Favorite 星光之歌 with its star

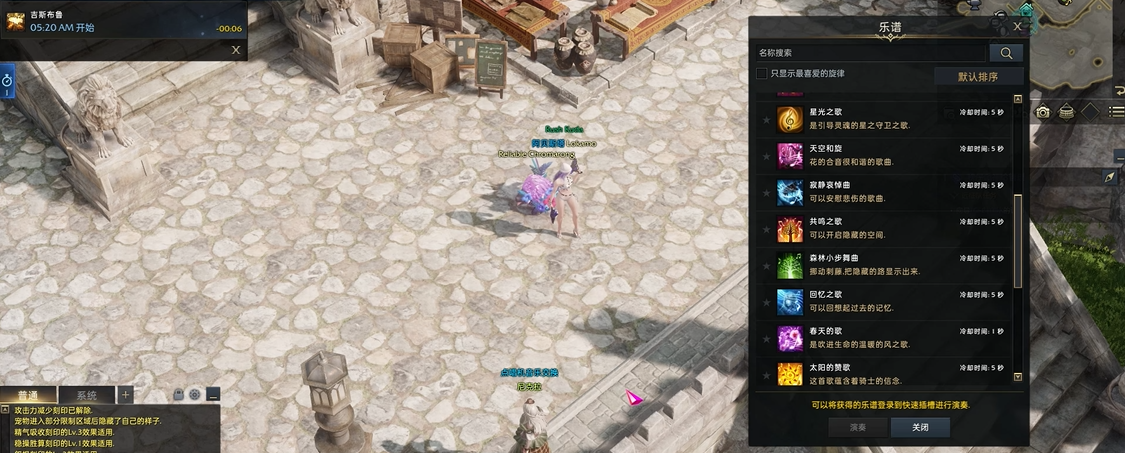(767, 120)
